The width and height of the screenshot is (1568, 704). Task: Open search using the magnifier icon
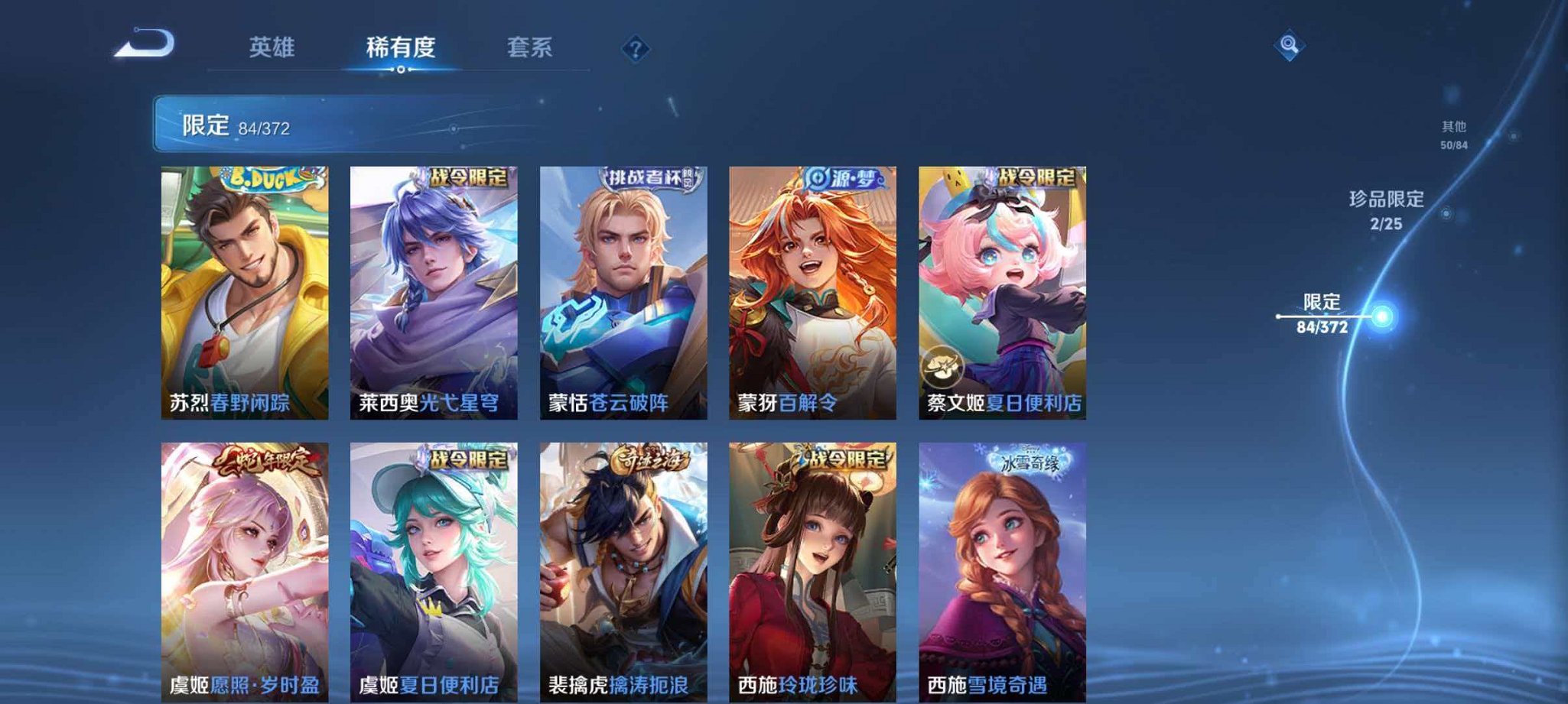1288,46
